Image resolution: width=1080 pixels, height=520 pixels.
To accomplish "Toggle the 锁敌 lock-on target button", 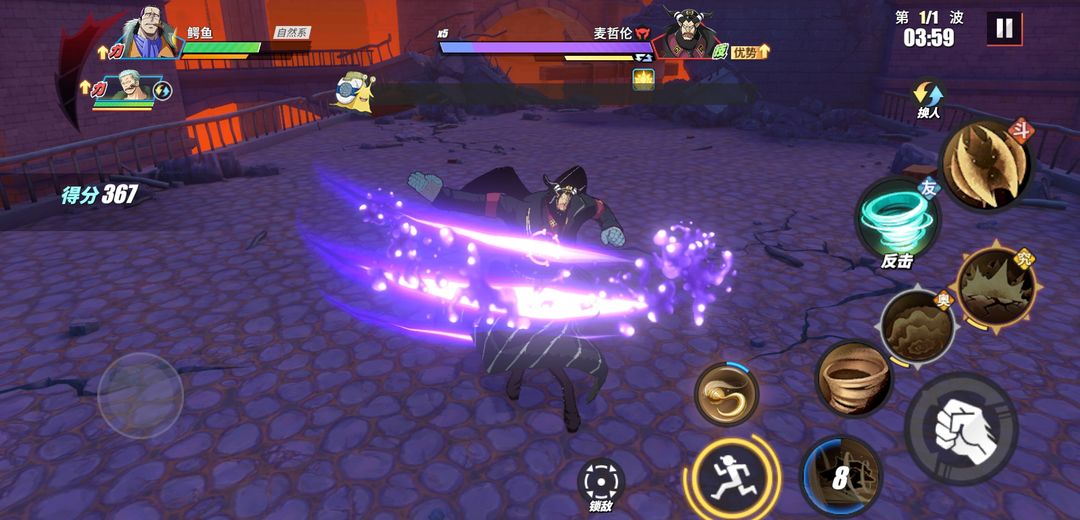I will pyautogui.click(x=601, y=482).
